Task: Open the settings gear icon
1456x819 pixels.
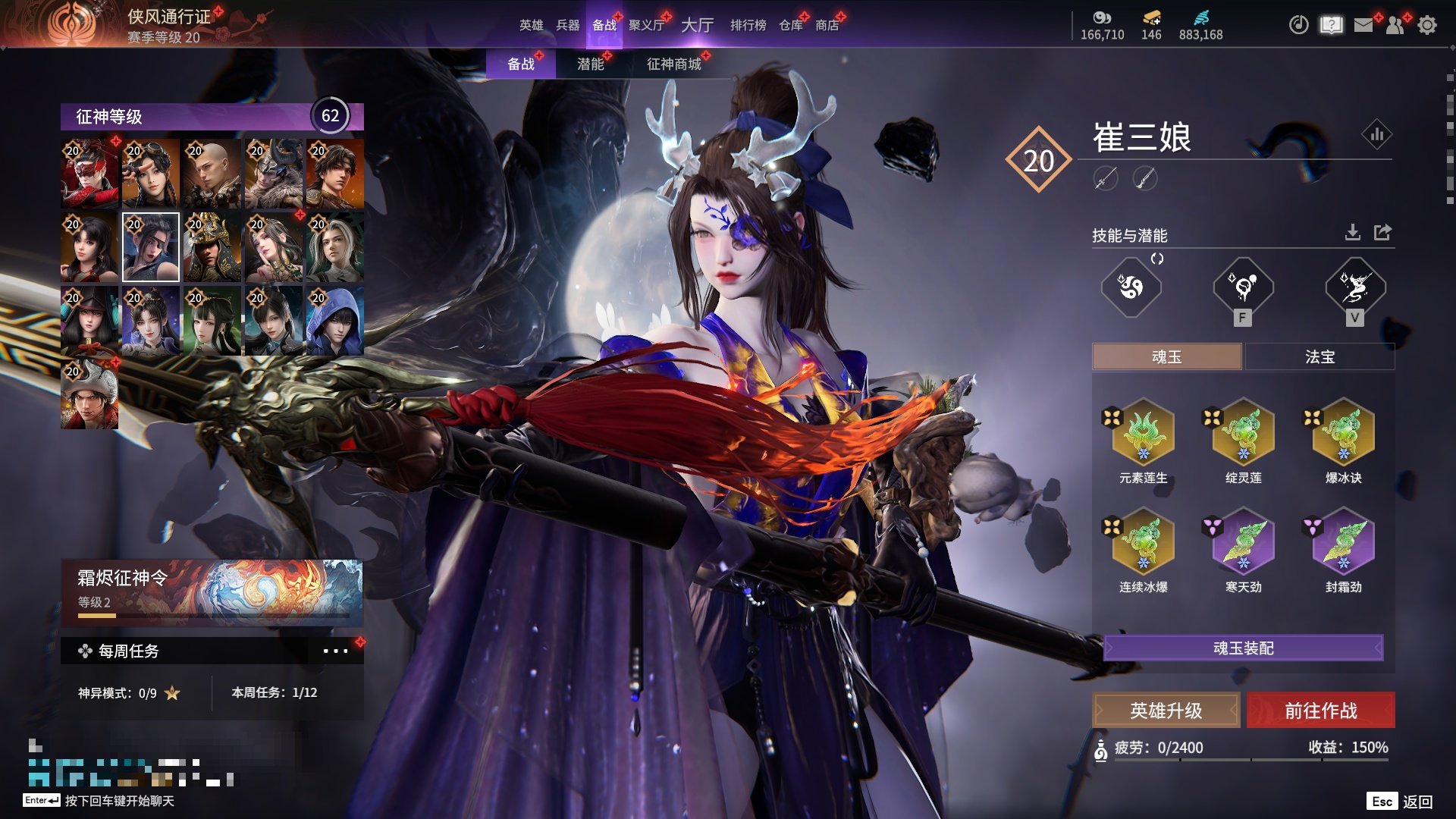Action: click(1427, 25)
